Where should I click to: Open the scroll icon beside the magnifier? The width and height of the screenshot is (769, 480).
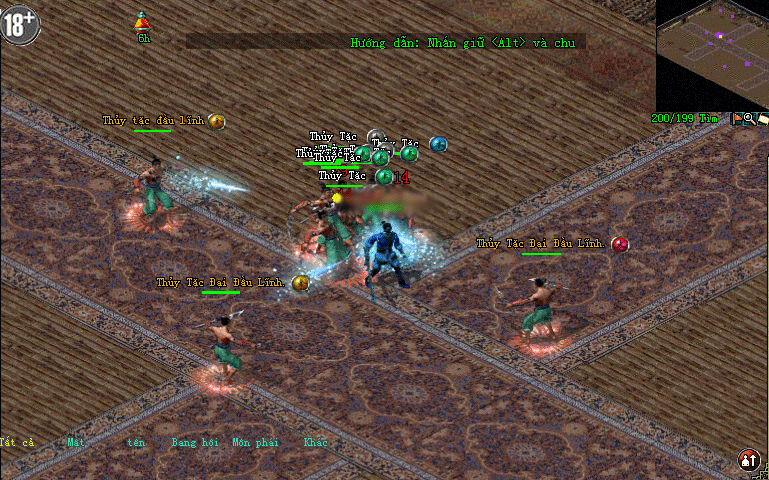762,119
